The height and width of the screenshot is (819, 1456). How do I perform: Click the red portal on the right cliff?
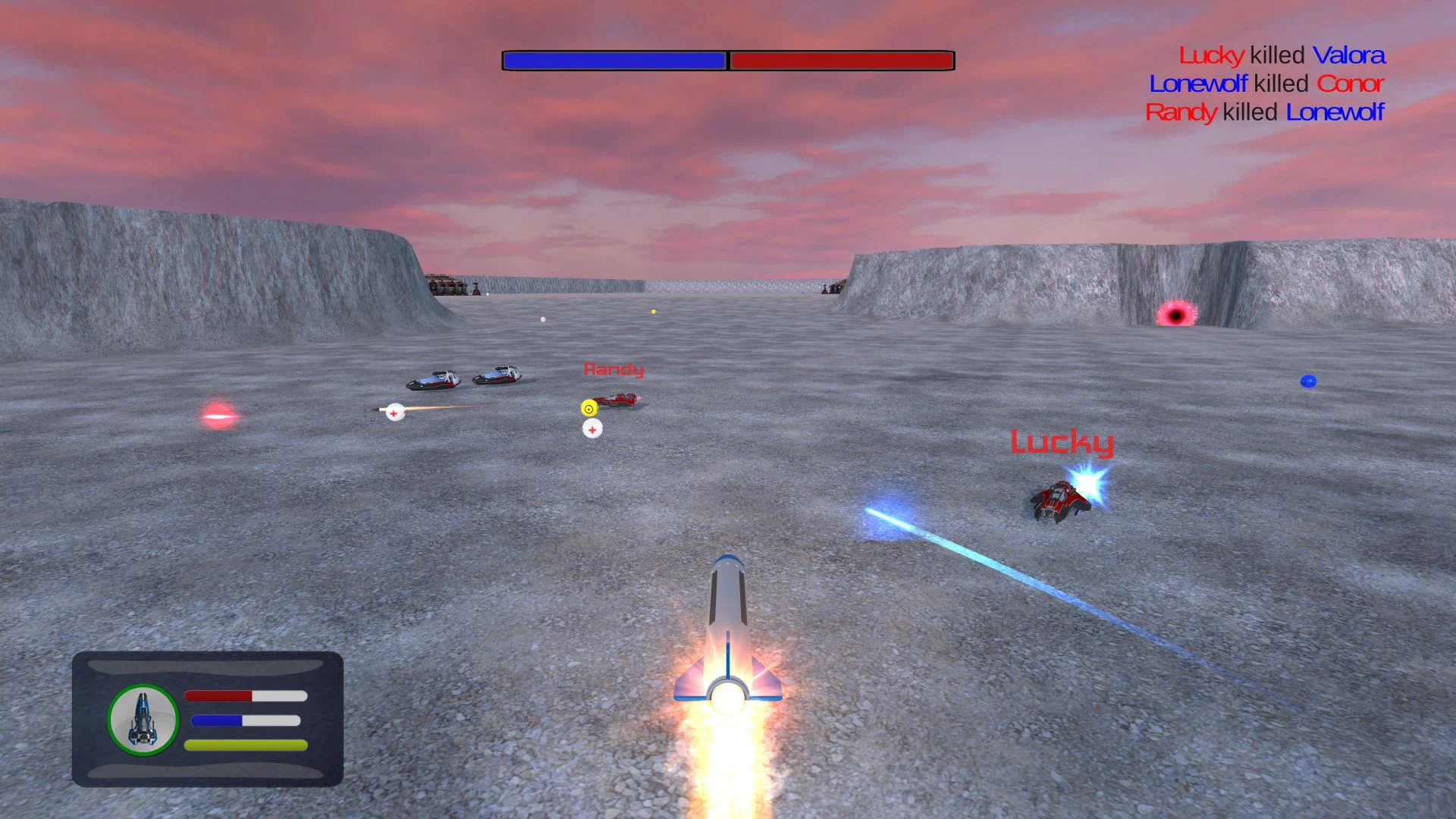(x=1175, y=312)
